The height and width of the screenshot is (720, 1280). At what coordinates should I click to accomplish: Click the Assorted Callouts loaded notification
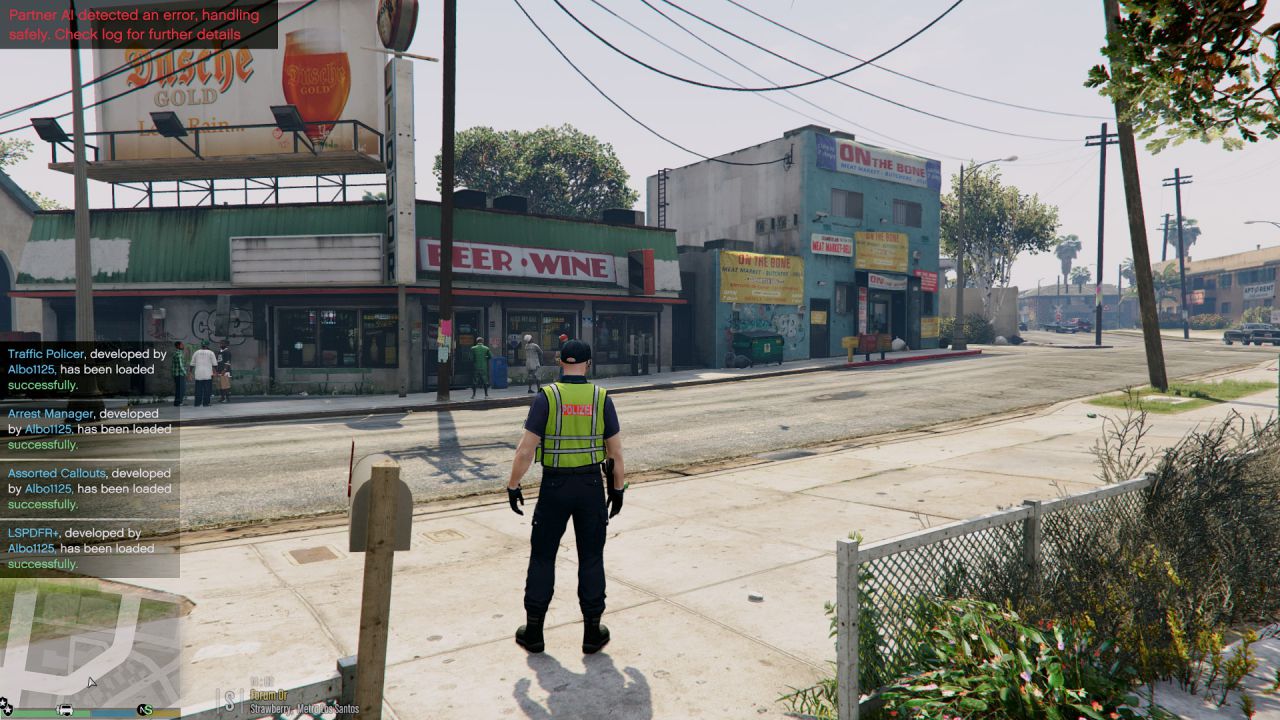tap(89, 489)
